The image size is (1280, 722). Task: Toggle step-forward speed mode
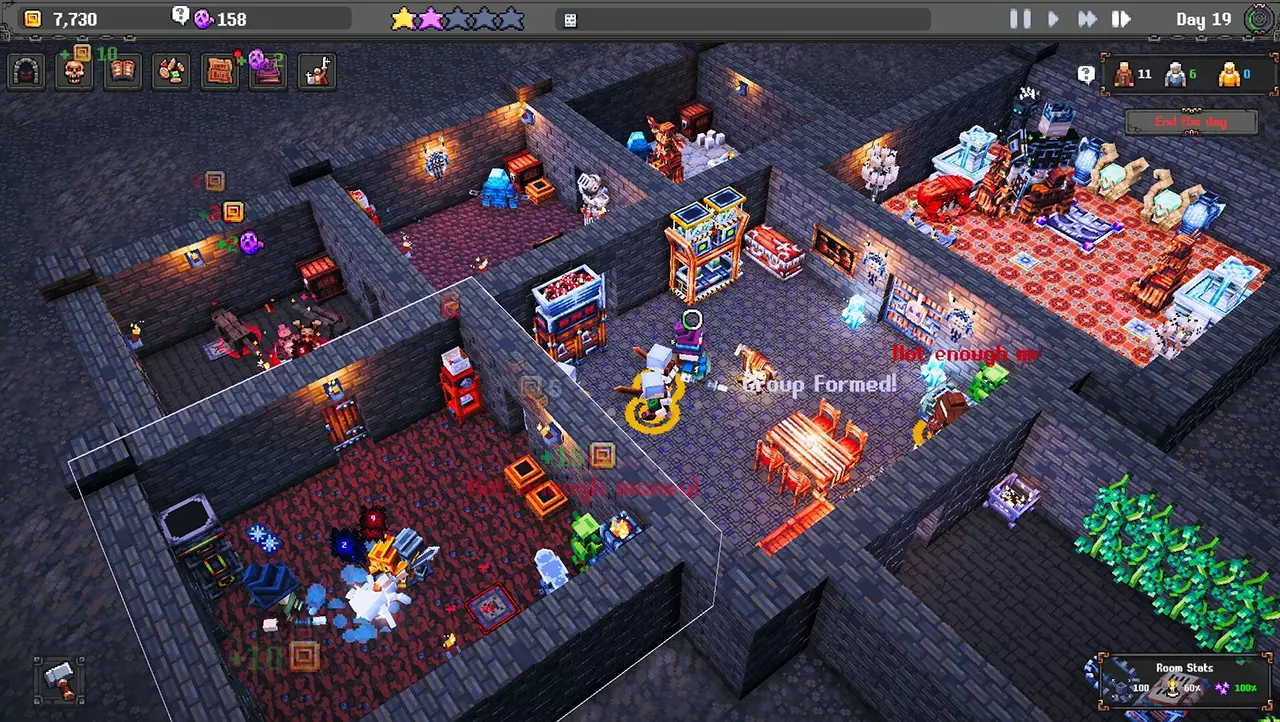click(1121, 18)
